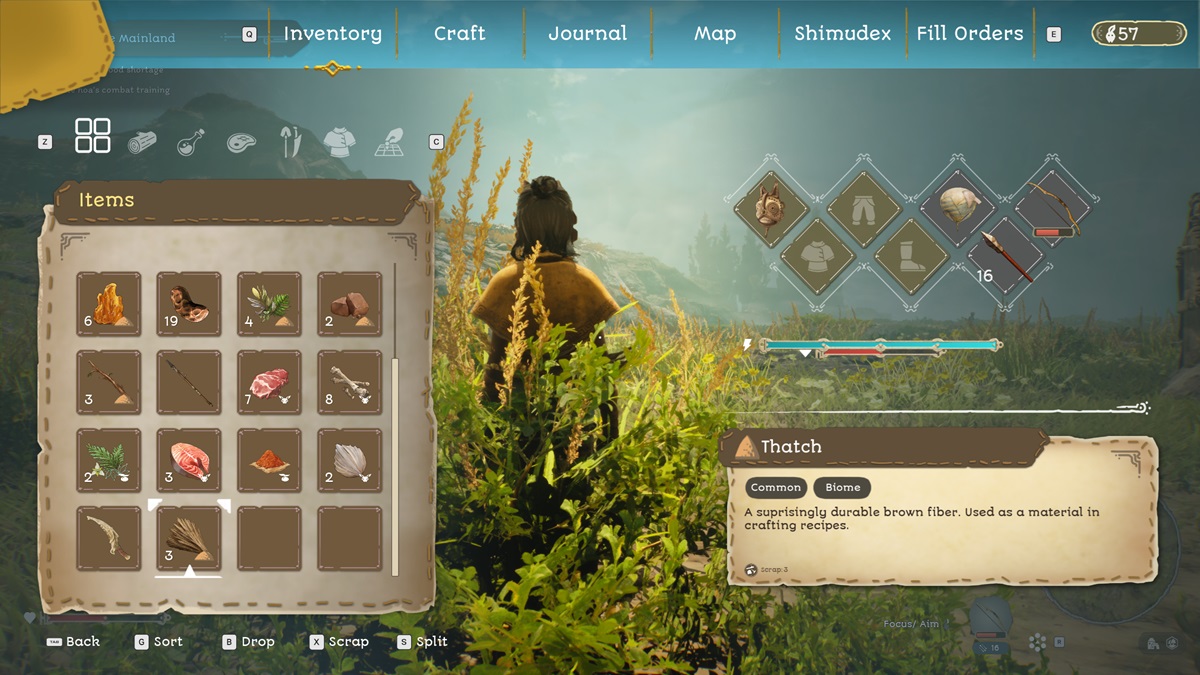Drop the selected item

248,642
